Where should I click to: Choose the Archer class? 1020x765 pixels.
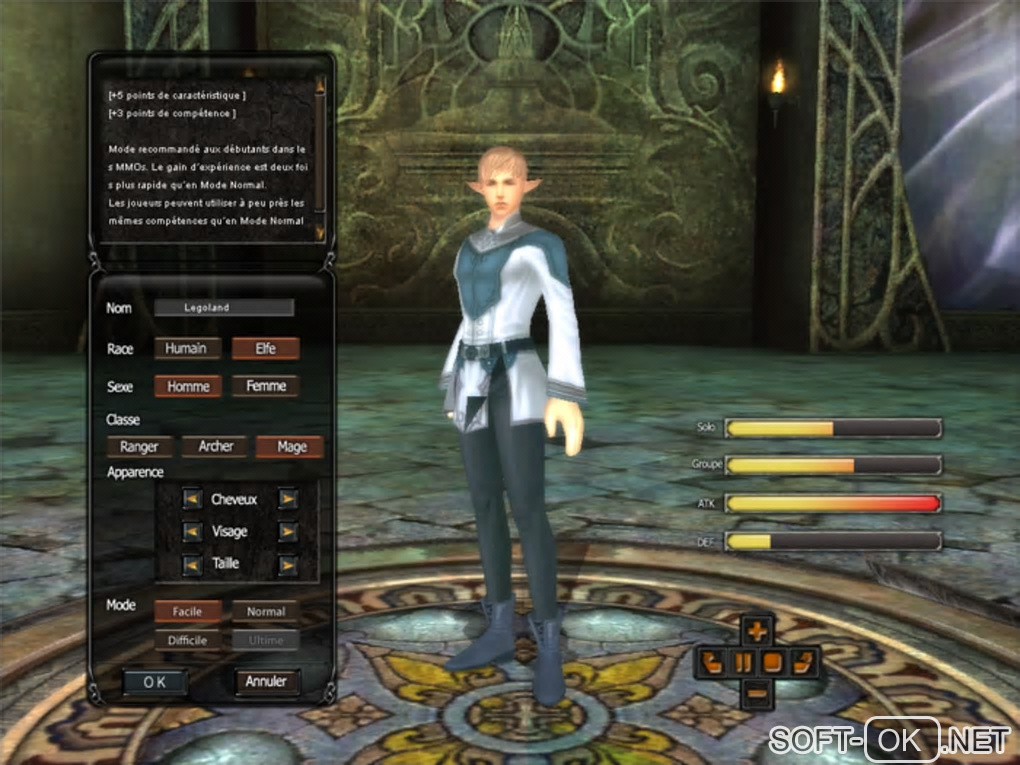215,447
